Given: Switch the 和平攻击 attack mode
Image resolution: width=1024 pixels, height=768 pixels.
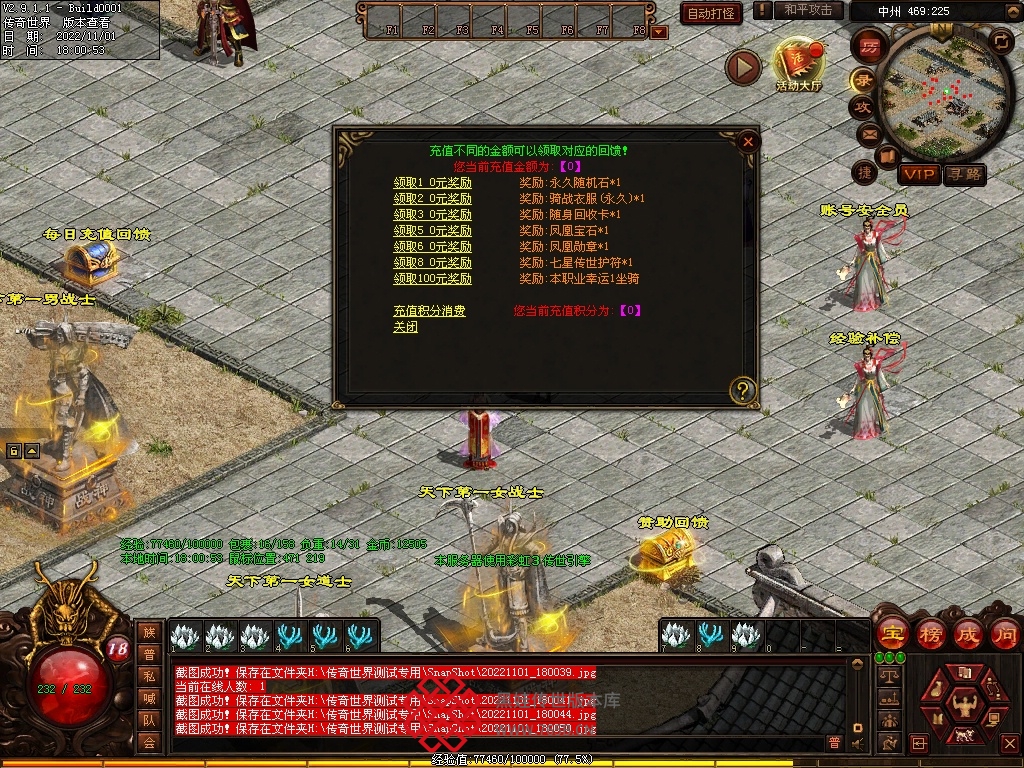Looking at the screenshot, I should [x=808, y=10].
